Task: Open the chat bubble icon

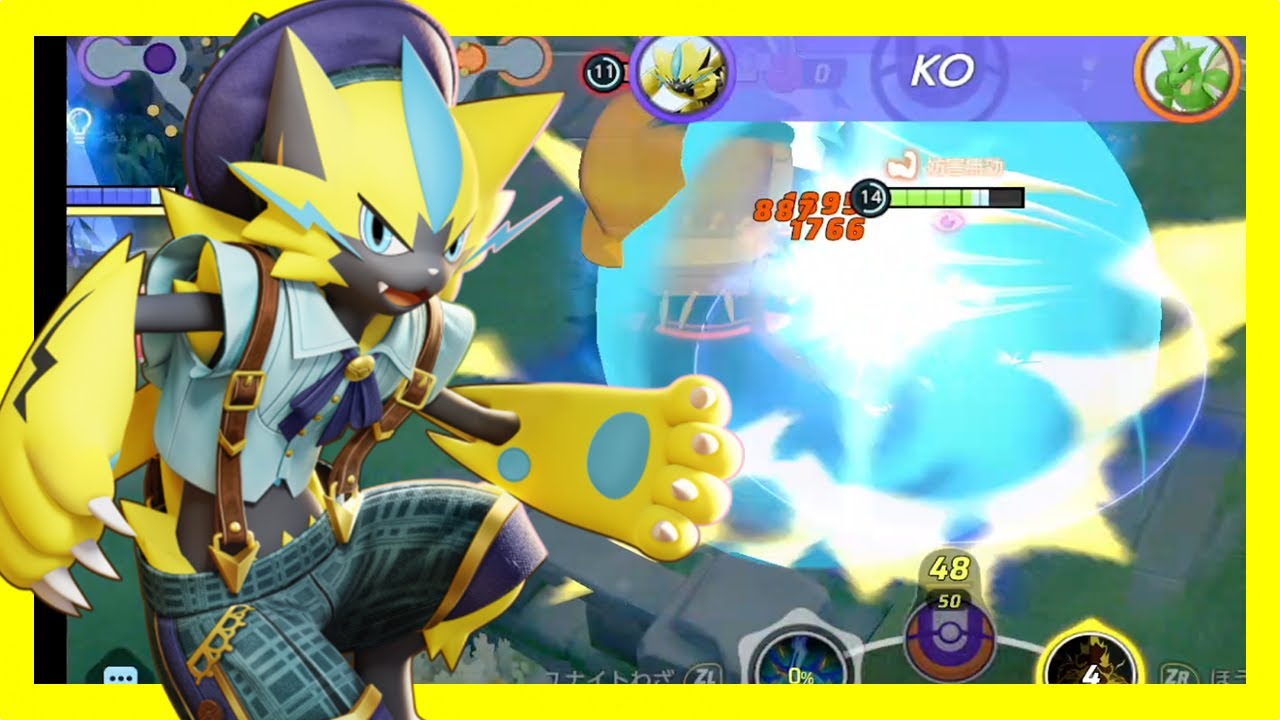Action: tap(121, 675)
